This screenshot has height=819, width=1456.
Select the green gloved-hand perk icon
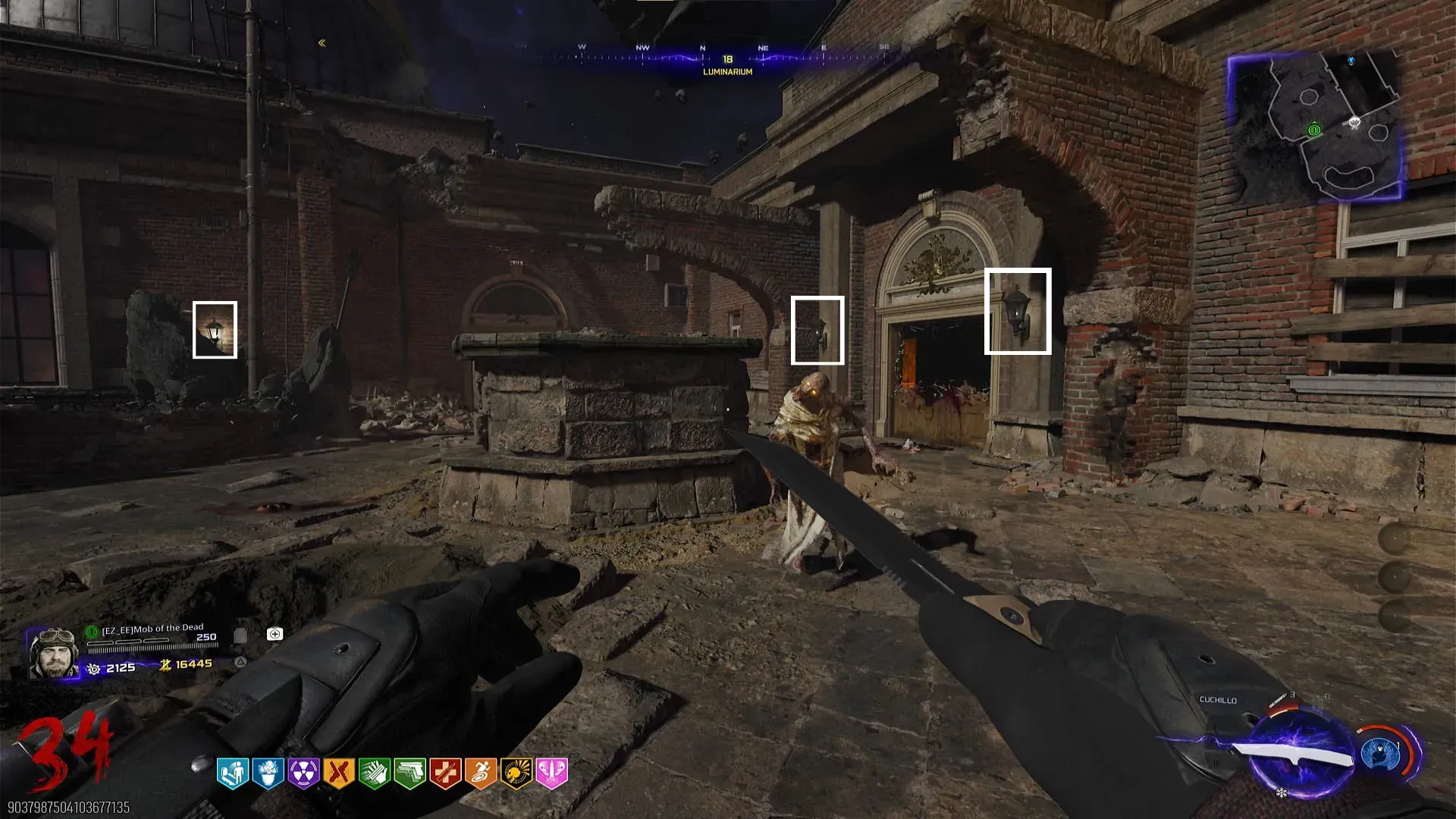375,773
